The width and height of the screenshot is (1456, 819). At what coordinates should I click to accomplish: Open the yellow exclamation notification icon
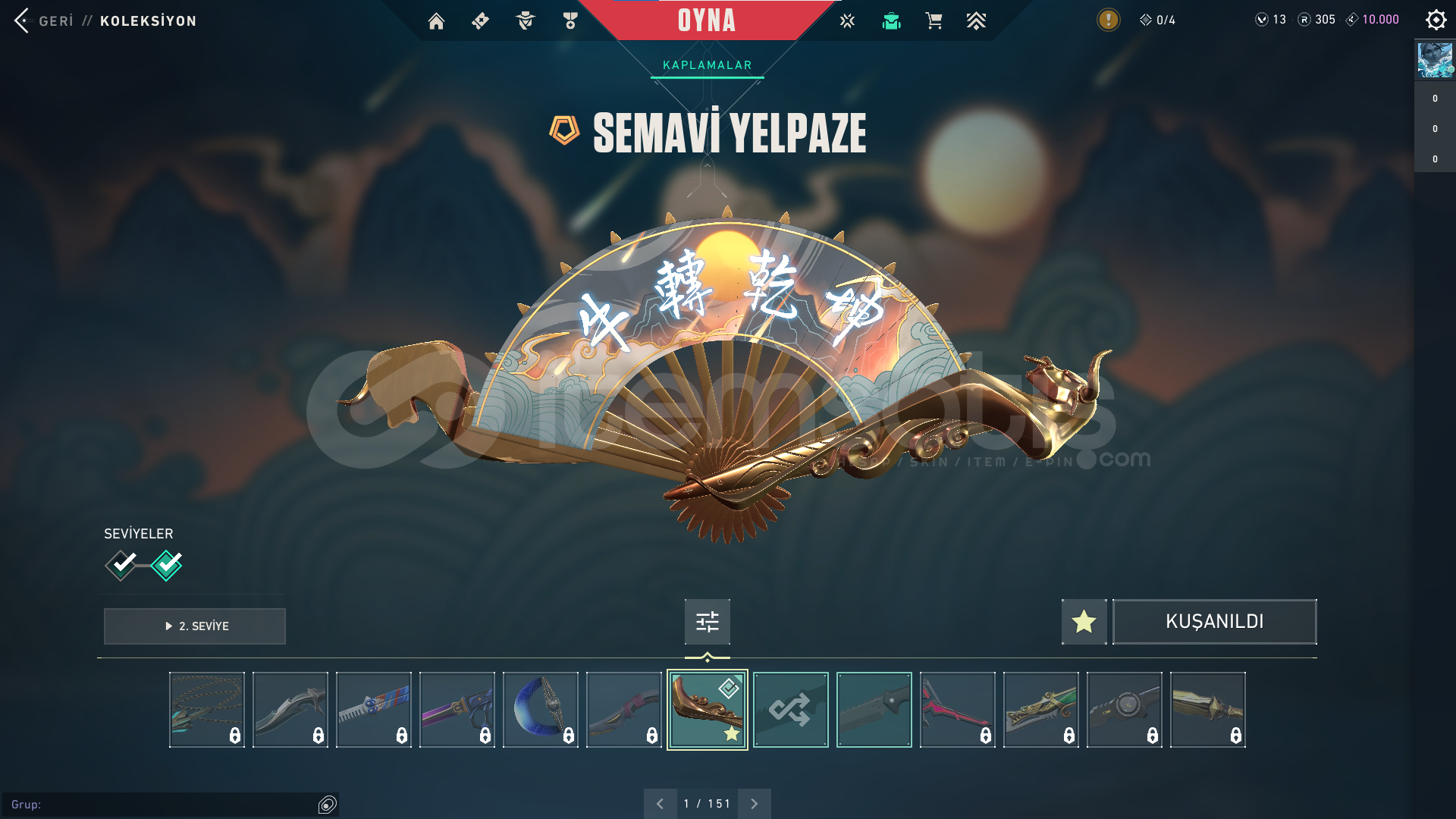(1108, 20)
